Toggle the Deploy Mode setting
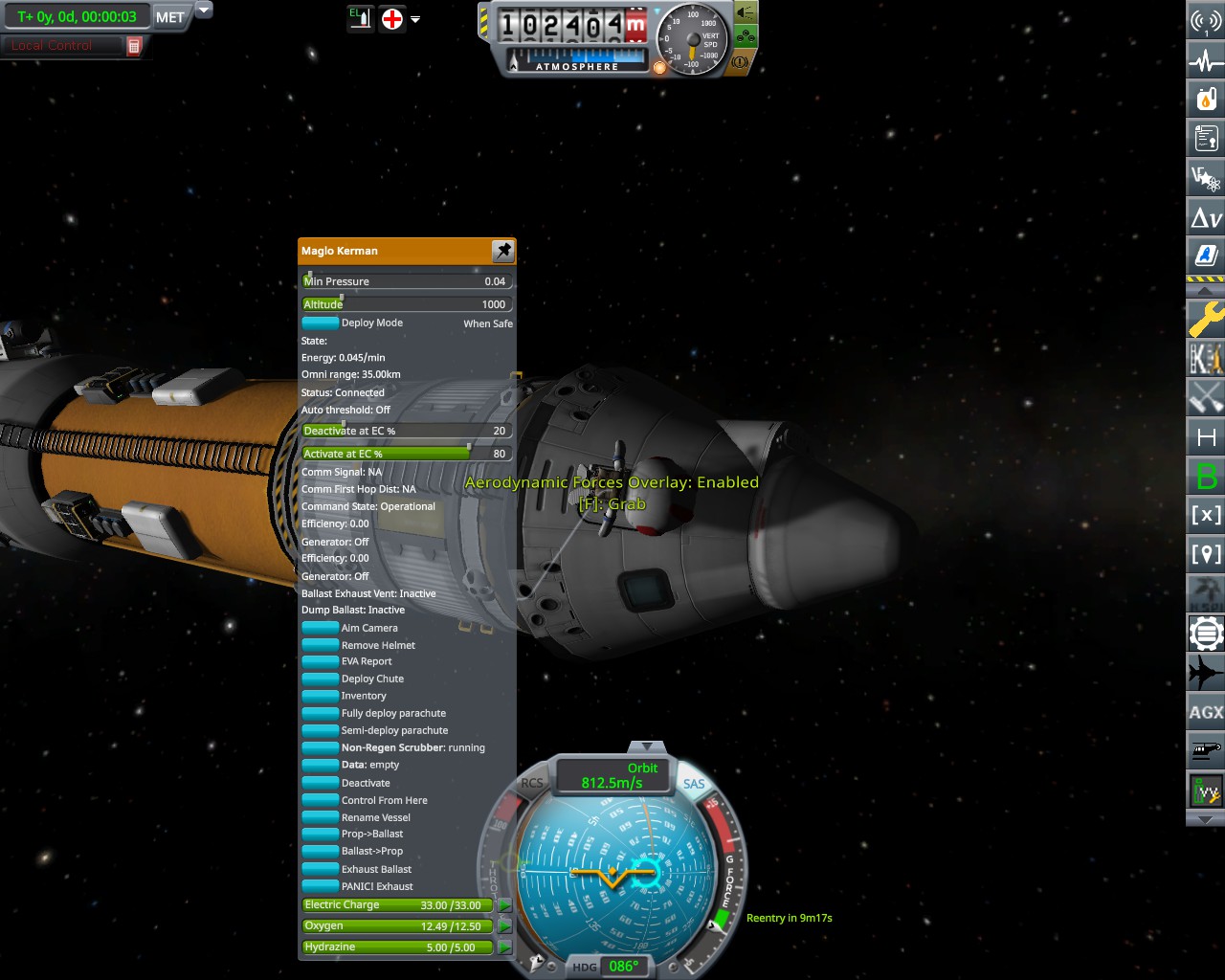1225x980 pixels. (x=321, y=323)
